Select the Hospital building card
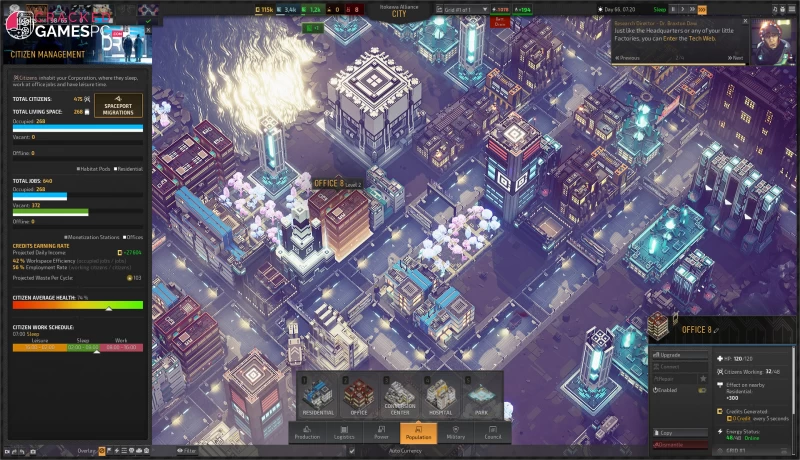Image resolution: width=800 pixels, height=460 pixels. coord(440,398)
